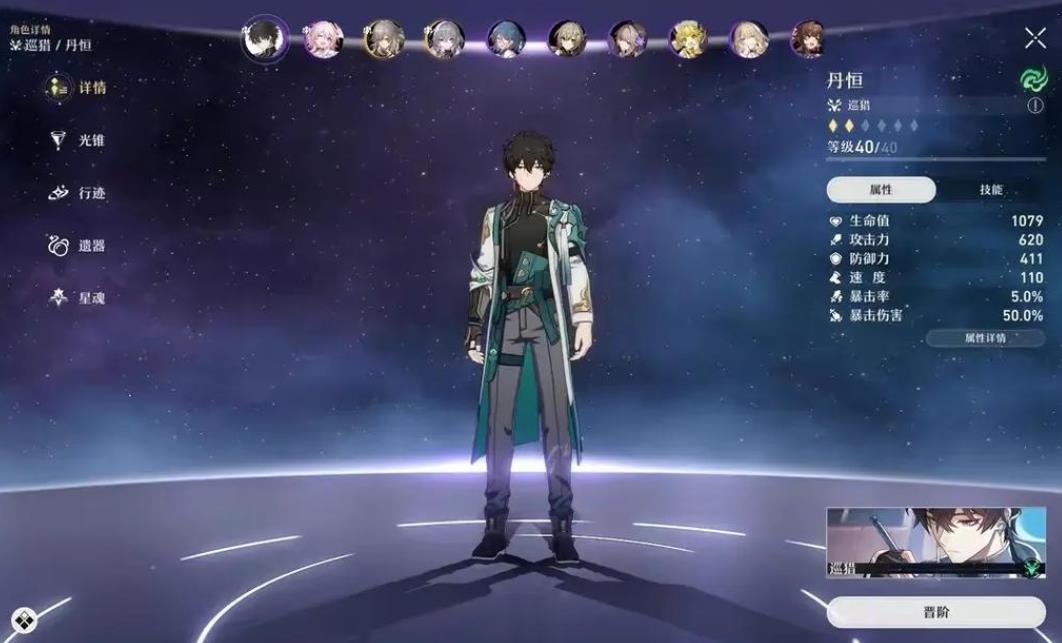Viewport: 1062px width, 643px height.
Task: Switch to the 技能 skills tab
Action: [990, 190]
